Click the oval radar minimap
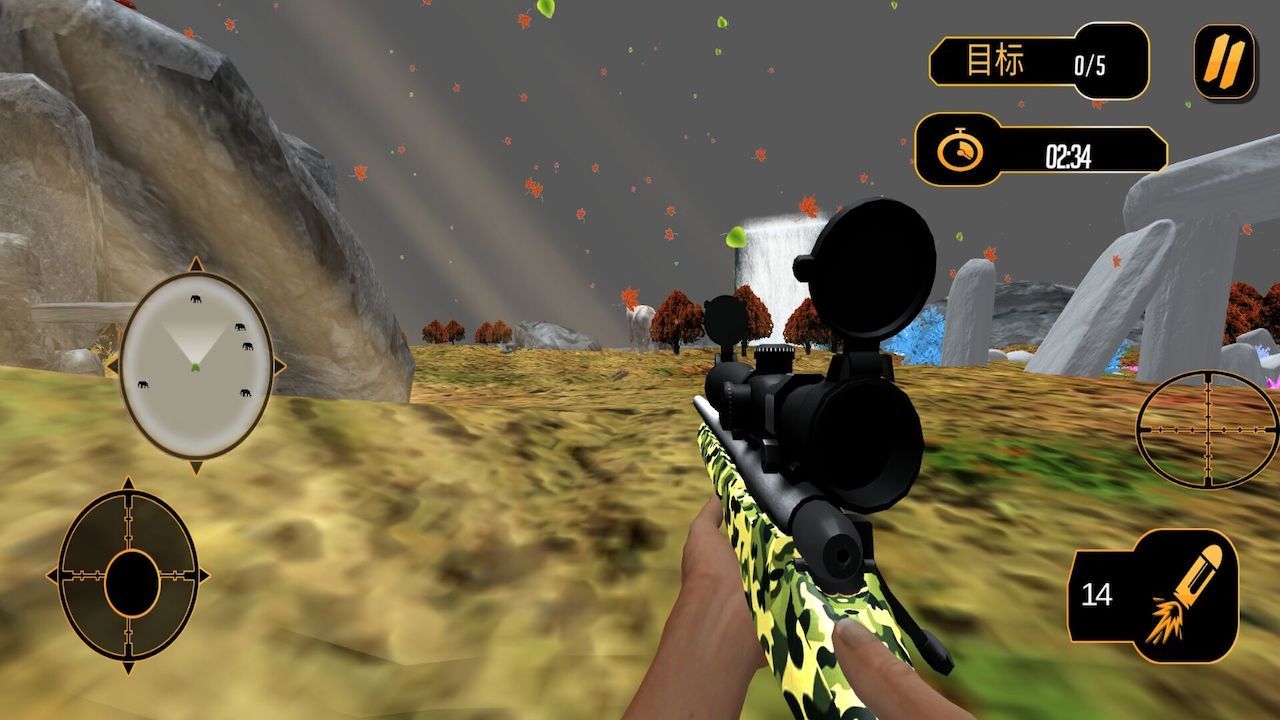 [196, 365]
